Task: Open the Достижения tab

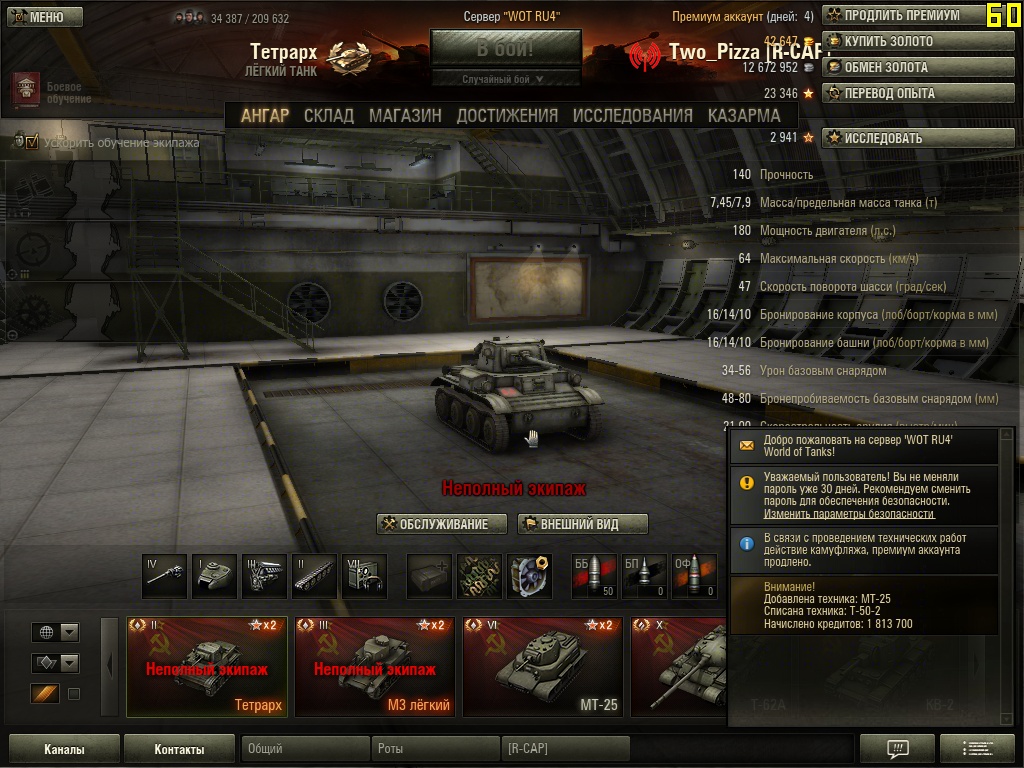Action: click(507, 116)
